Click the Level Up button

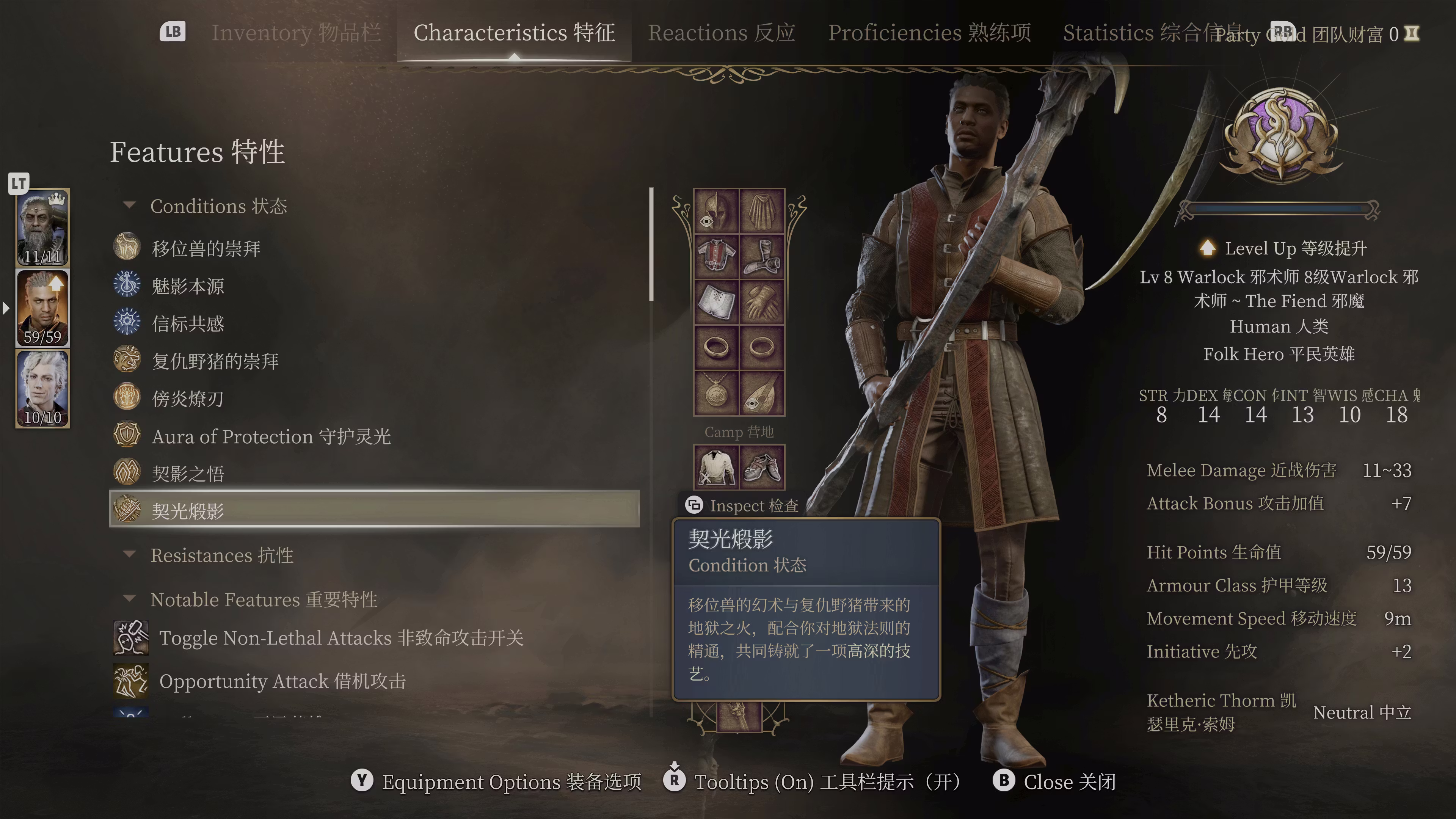point(1281,248)
